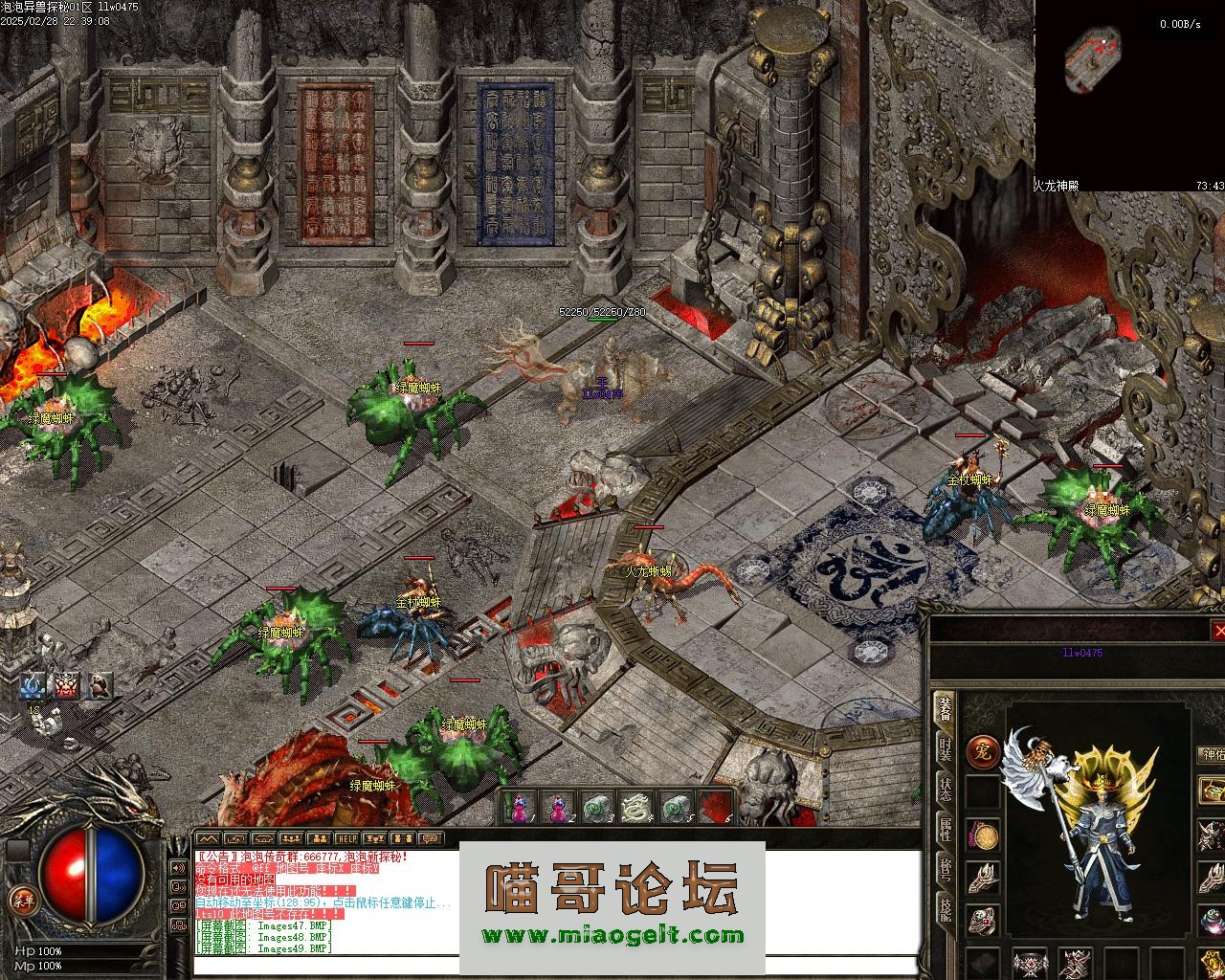Click the mountain icon button above chat

pyautogui.click(x=208, y=839)
